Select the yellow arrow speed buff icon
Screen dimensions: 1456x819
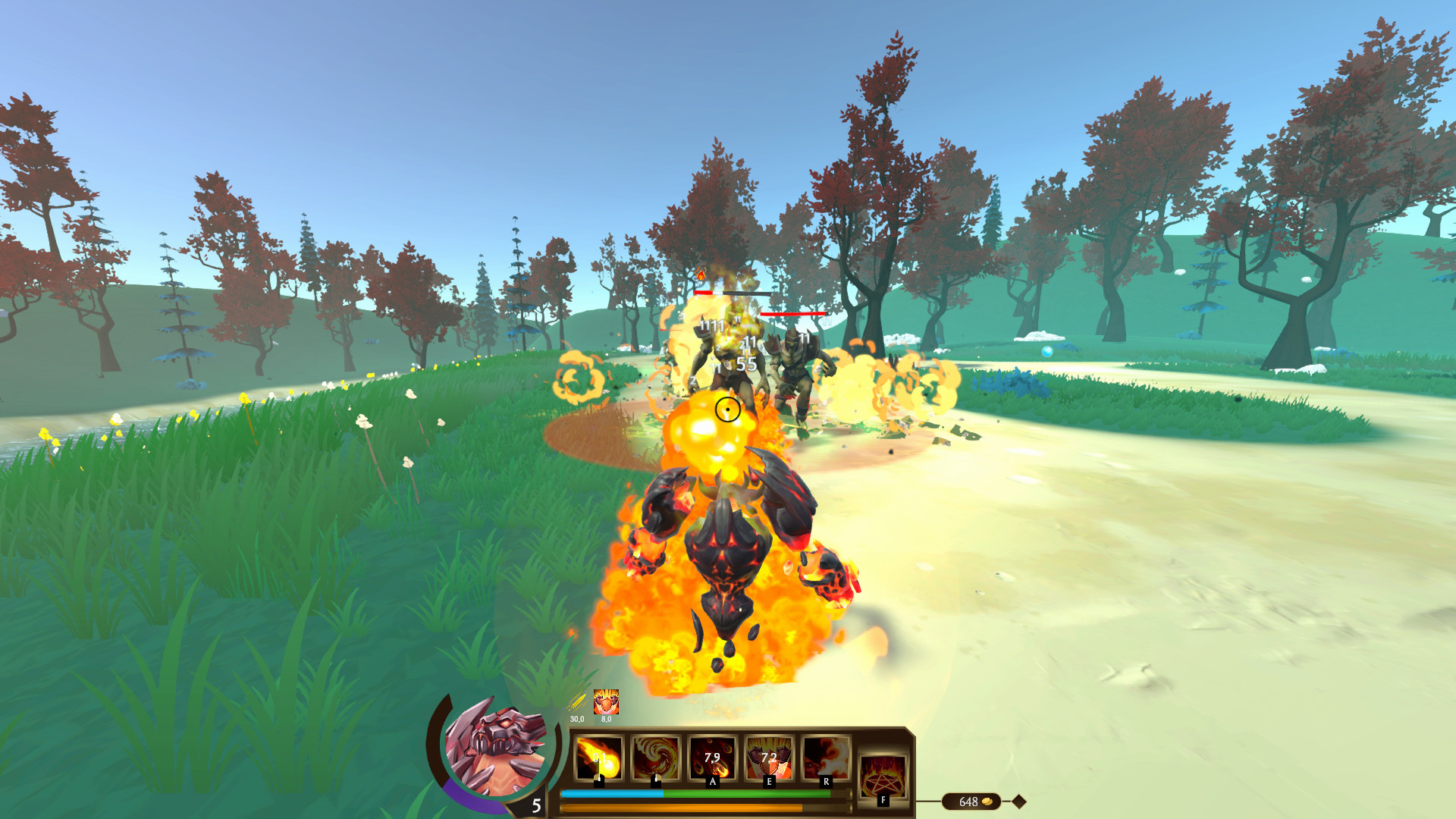click(577, 702)
